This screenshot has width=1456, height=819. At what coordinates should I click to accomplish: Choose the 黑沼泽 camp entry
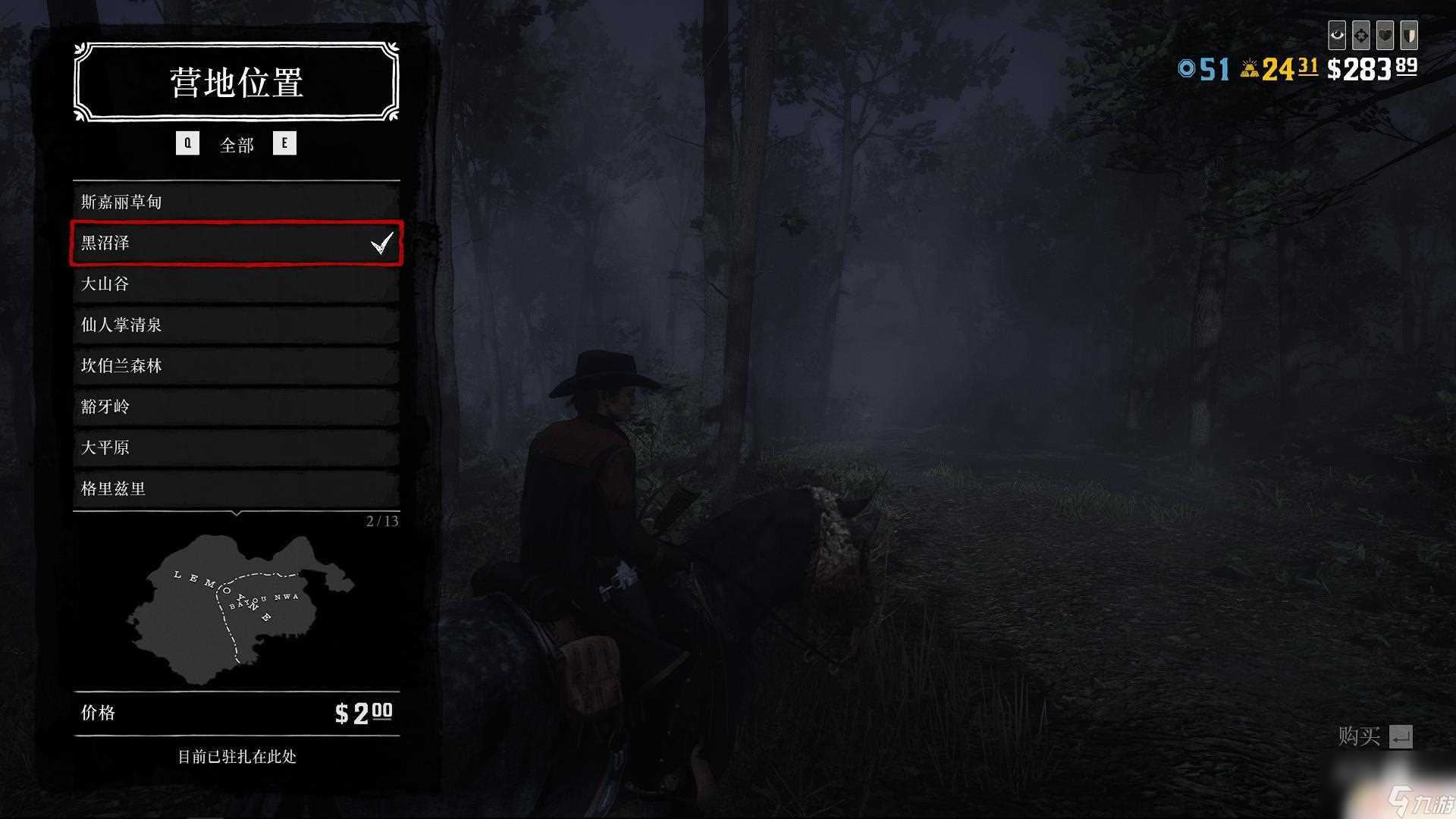tap(236, 243)
